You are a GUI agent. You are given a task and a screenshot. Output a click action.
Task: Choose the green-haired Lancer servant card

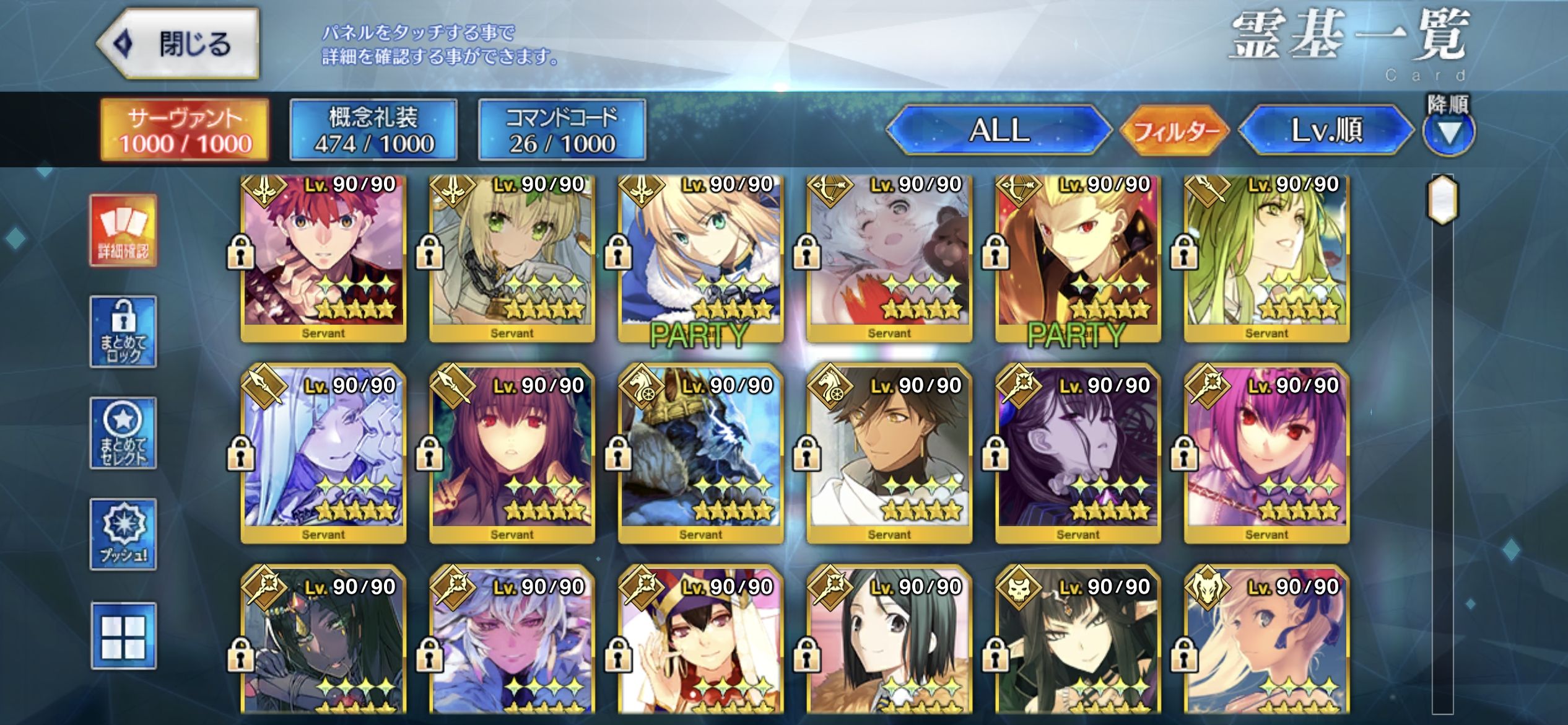1266,257
